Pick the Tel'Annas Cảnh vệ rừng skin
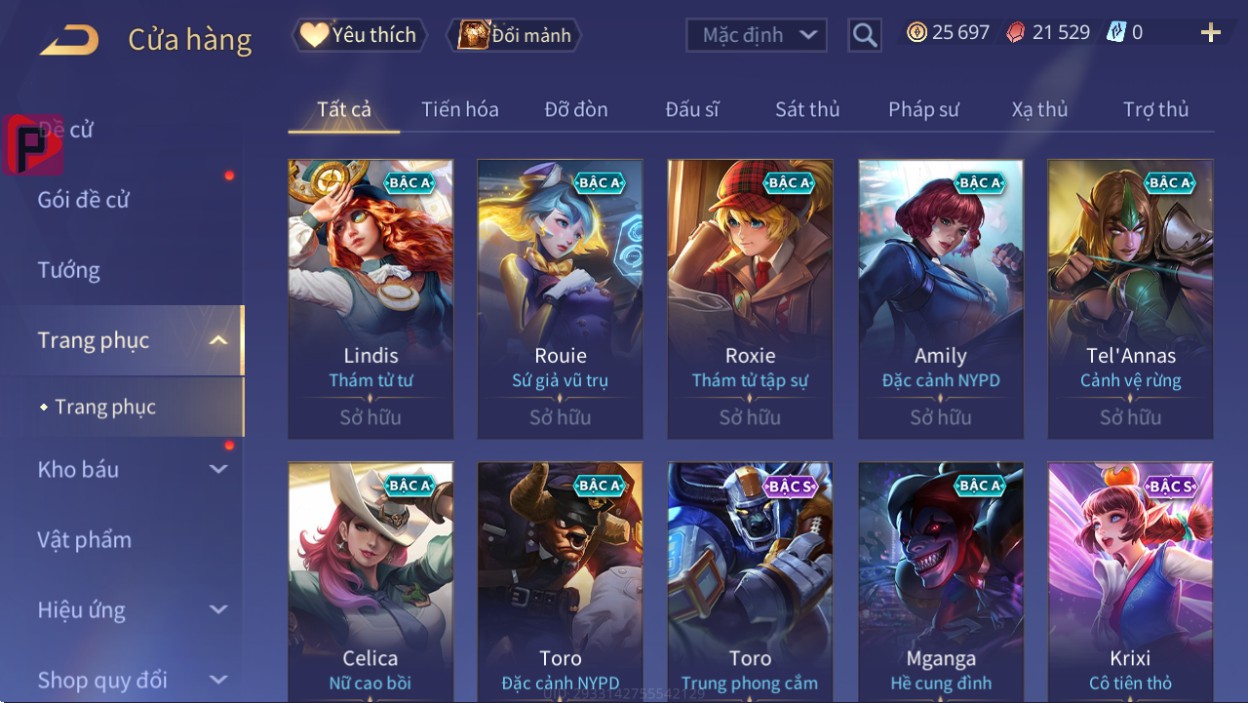This screenshot has height=703, width=1248. click(x=1130, y=298)
